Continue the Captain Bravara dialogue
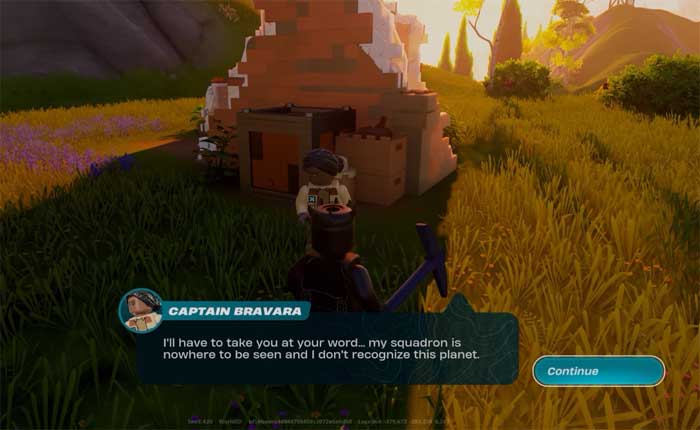Viewport: 700px width, 430px height. point(598,371)
